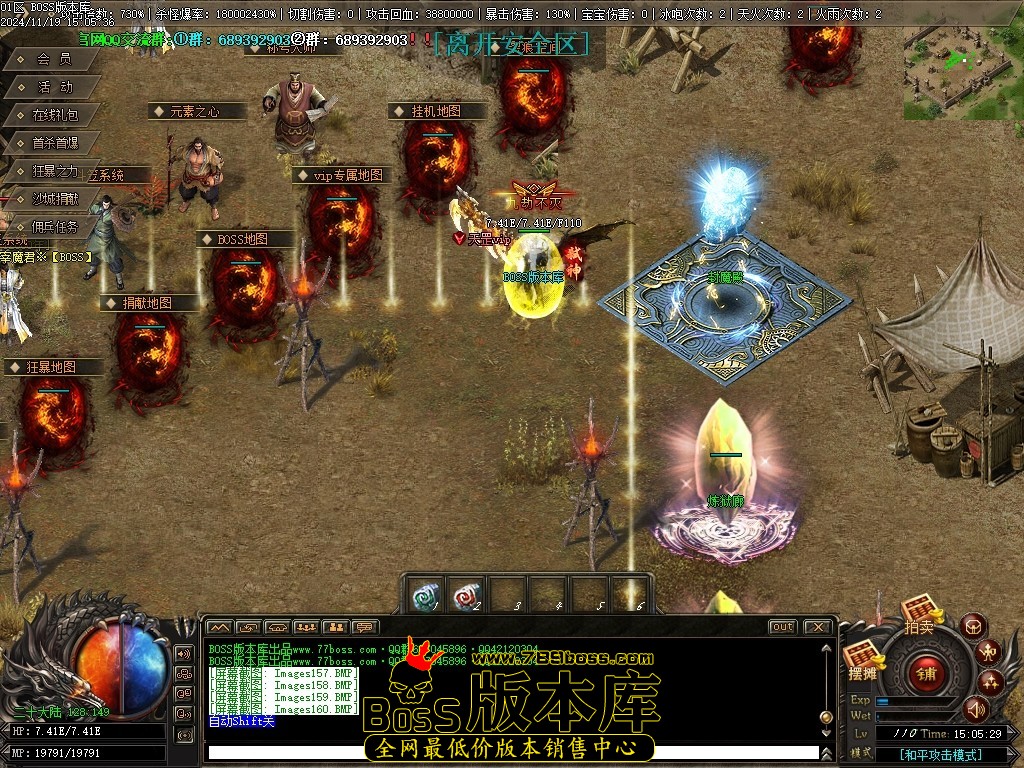This screenshot has height=768, width=1024.
Task: Claim rewards from 在线礼包 button
Action: coord(54,115)
